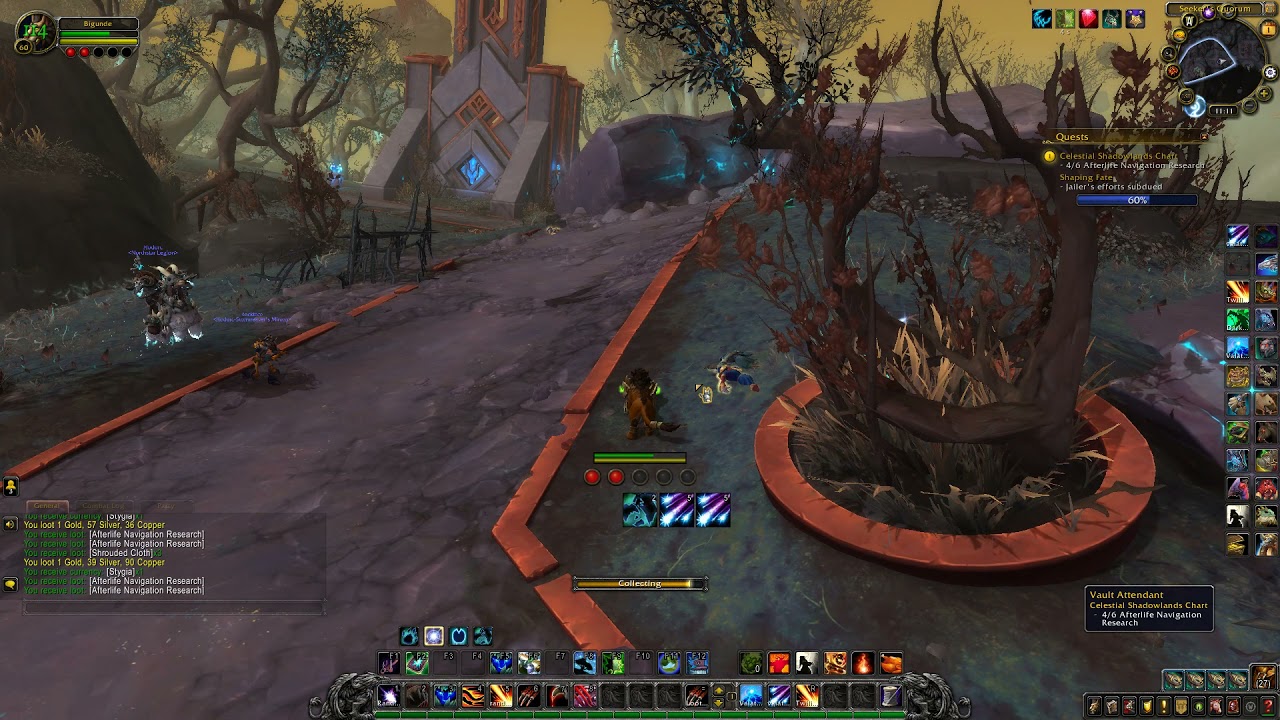
Task: Click the [Shrouded Cloth] loot link in chat
Action: pos(120,552)
